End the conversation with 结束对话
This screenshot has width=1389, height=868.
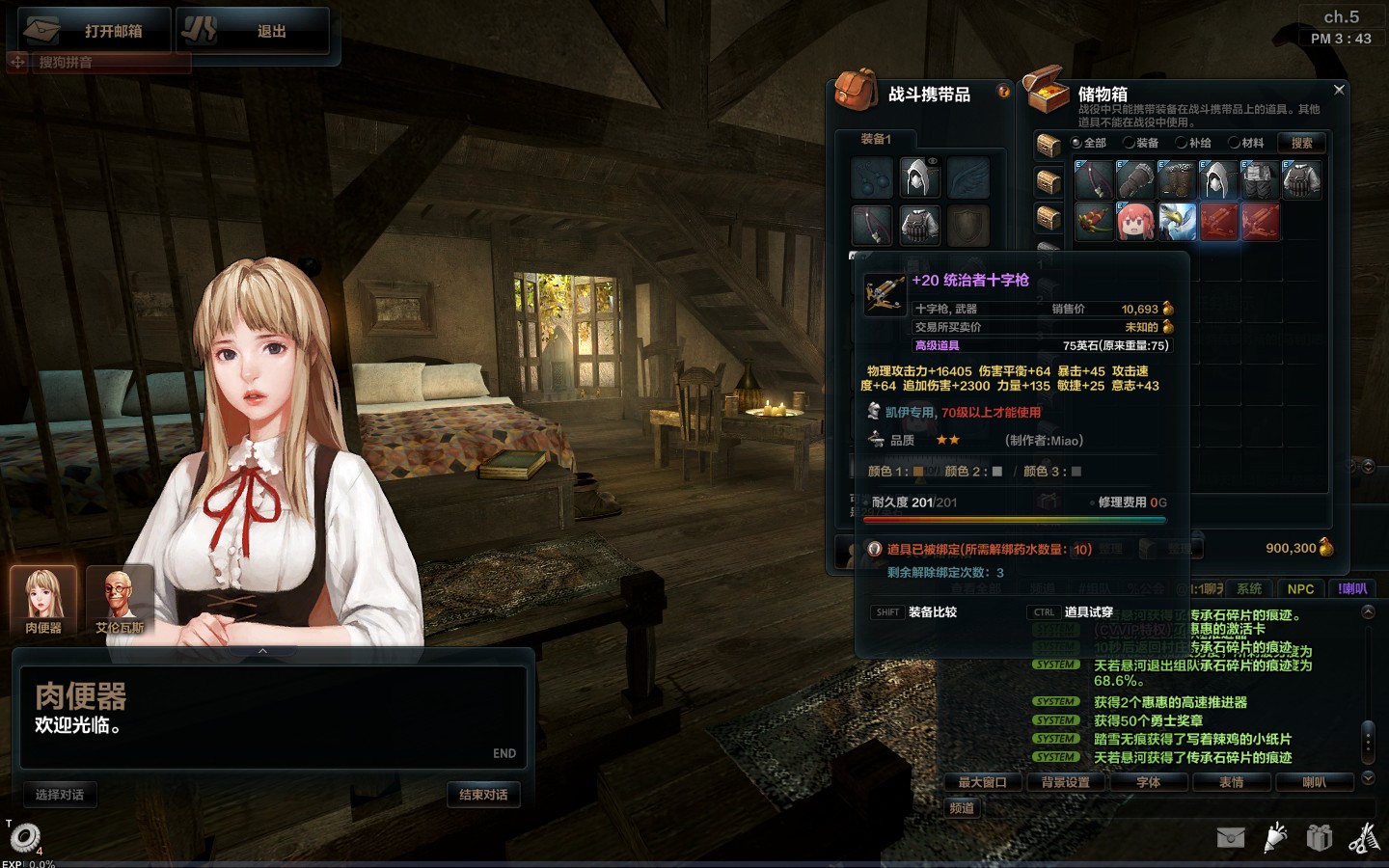(483, 795)
